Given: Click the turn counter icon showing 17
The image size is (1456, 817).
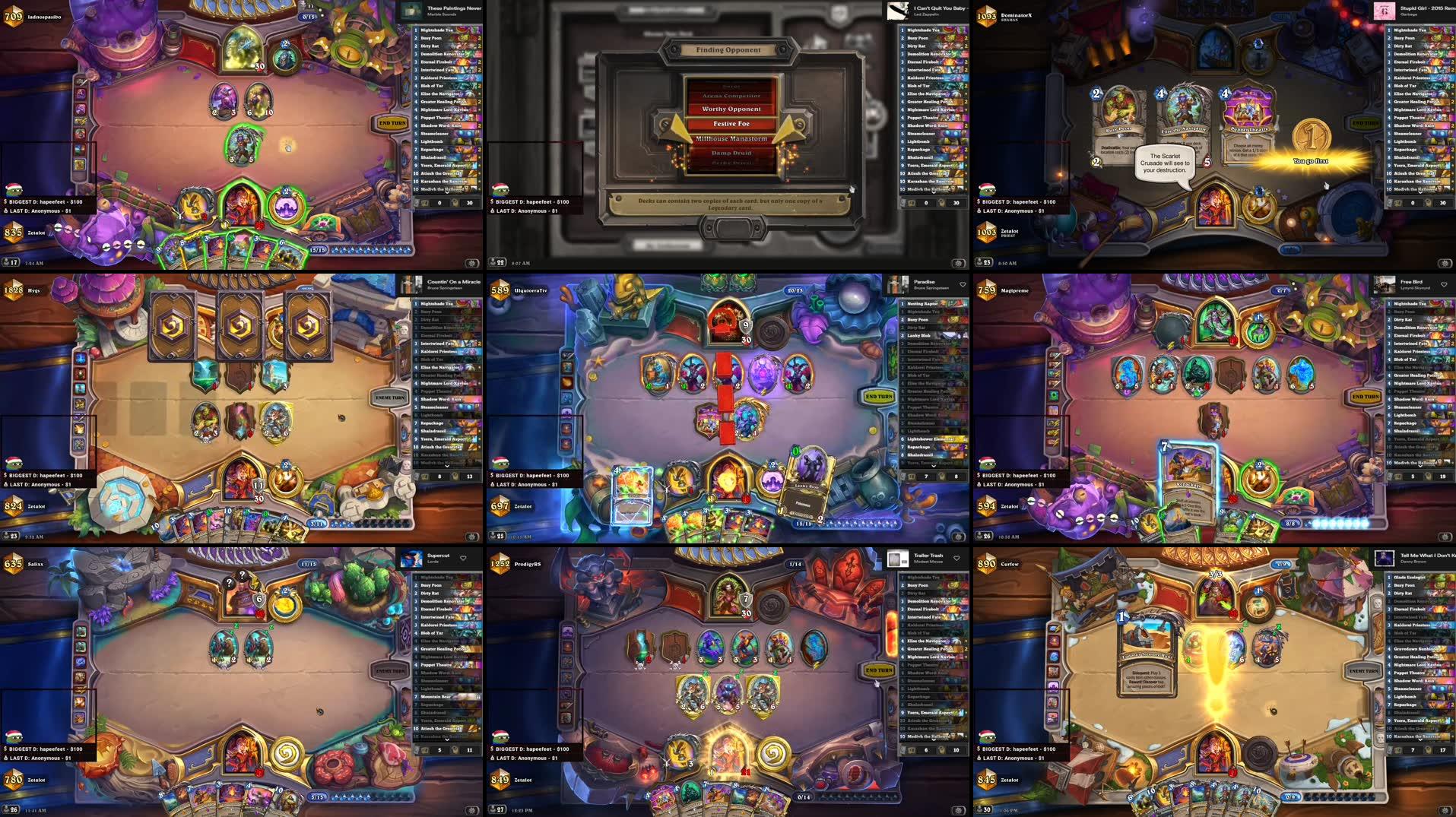Looking at the screenshot, I should tap(9, 261).
